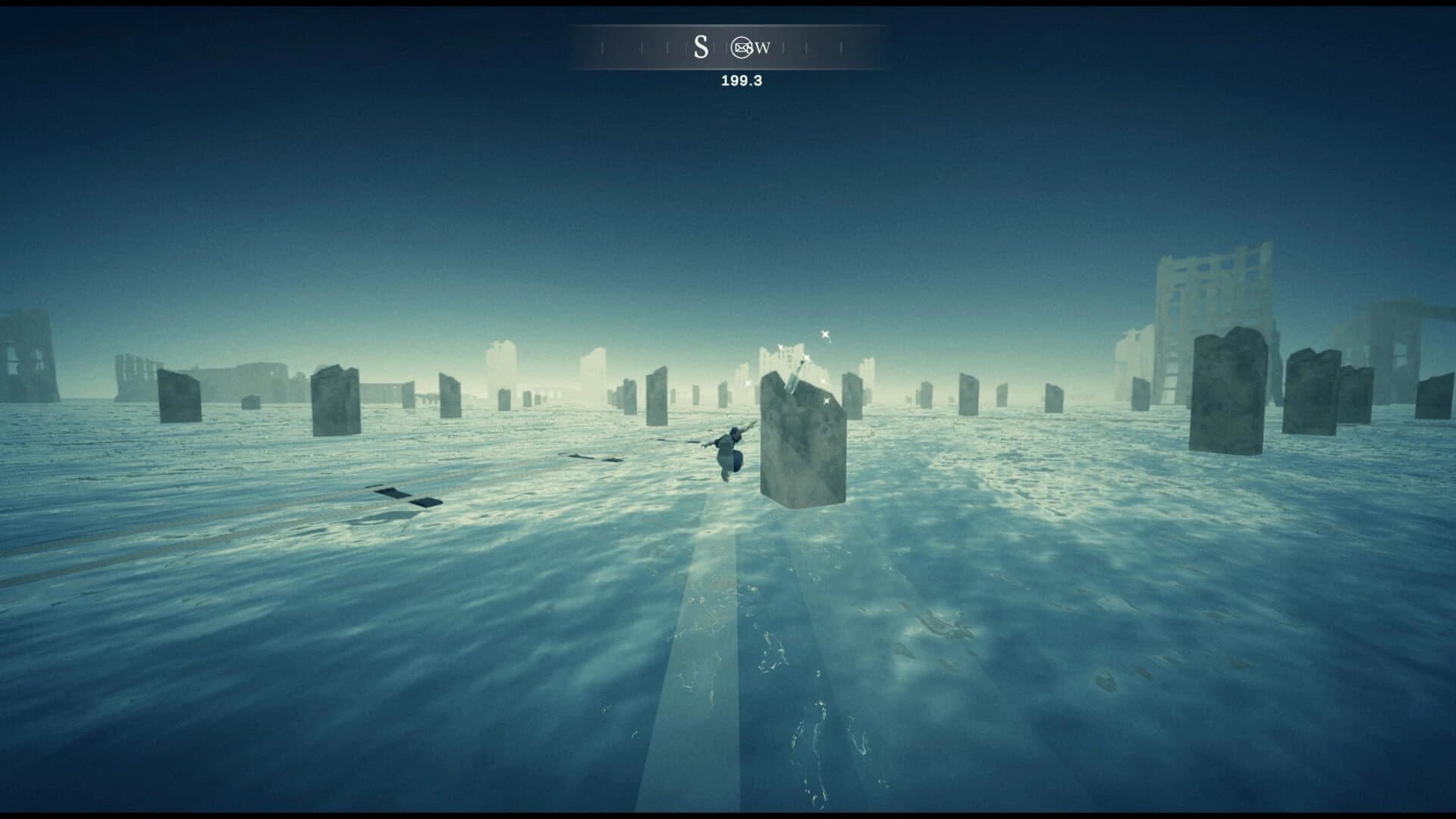Select the S cardinal letter on the compass
The height and width of the screenshot is (819, 1456).
[701, 47]
